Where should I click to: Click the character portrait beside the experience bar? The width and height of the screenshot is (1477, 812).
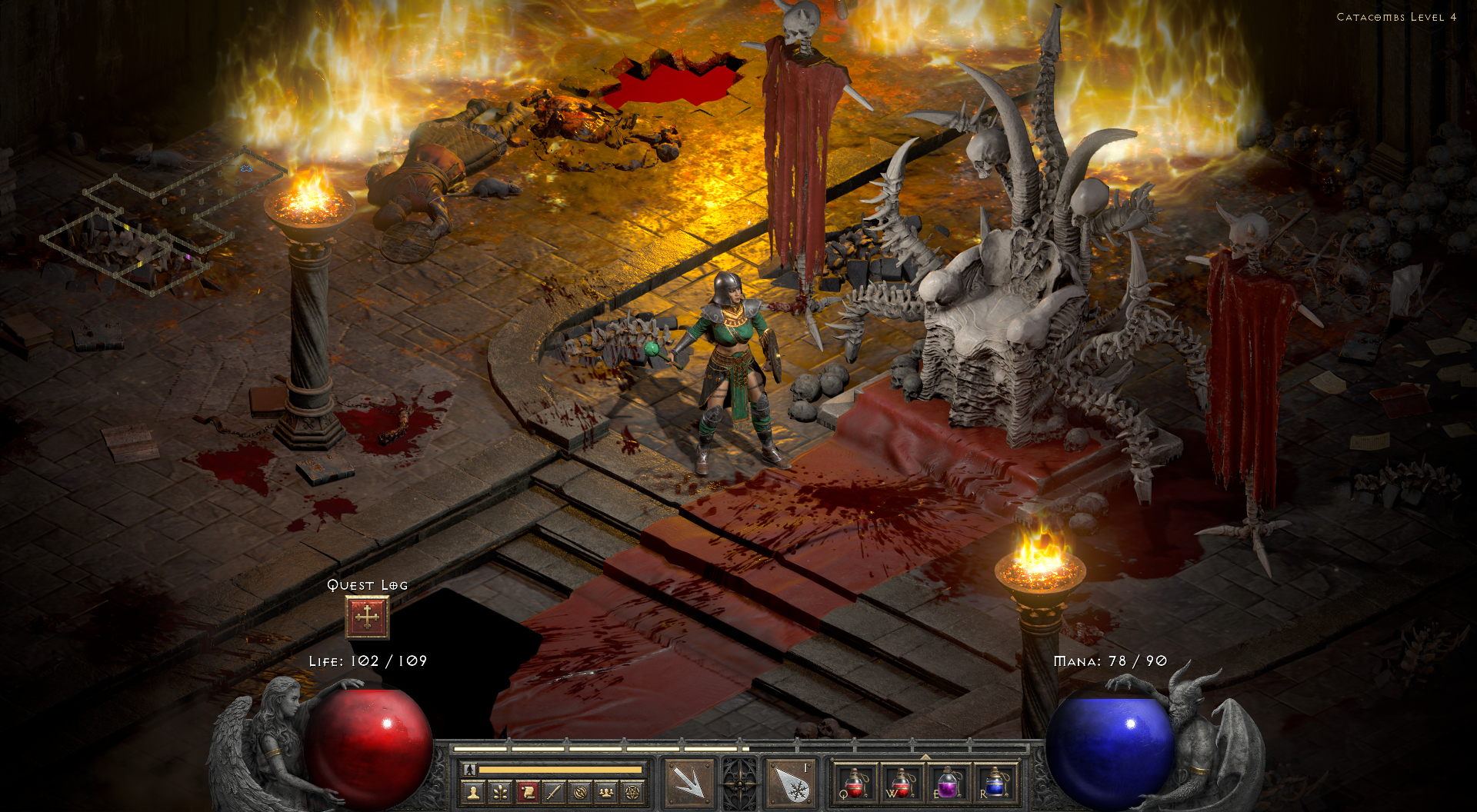click(468, 770)
